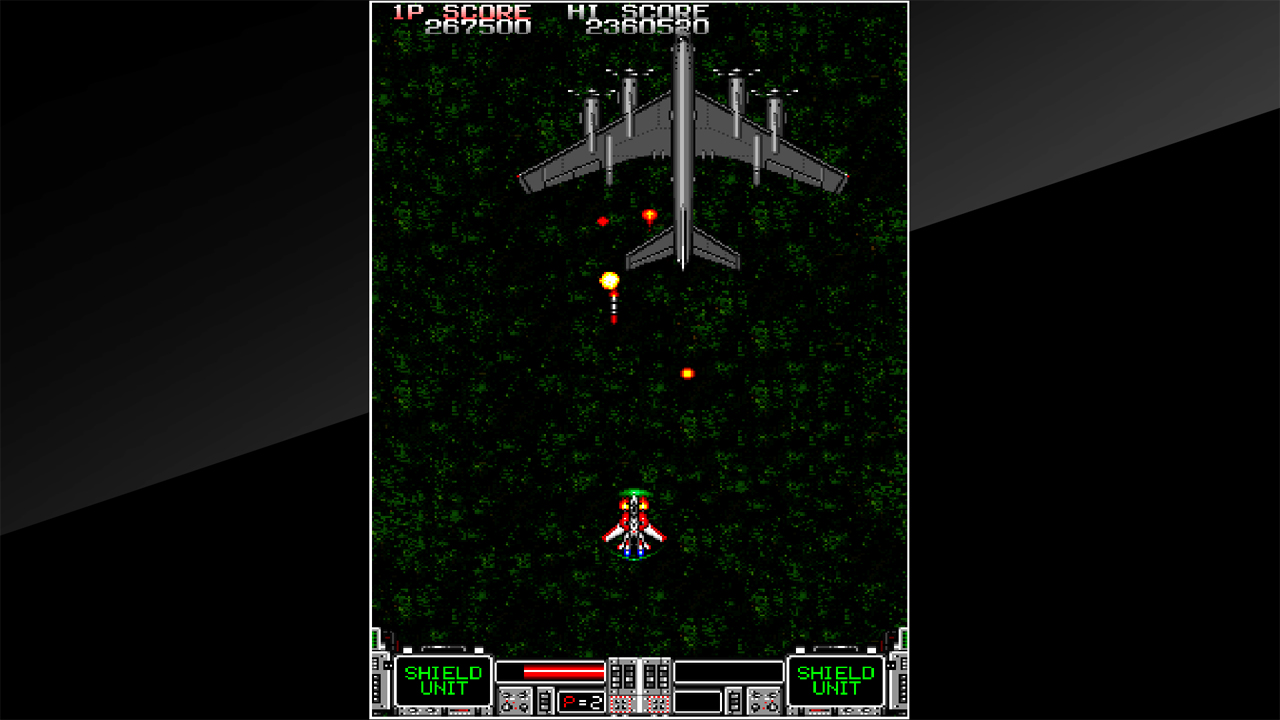The width and height of the screenshot is (1280, 720).
Task: Click the central vertical meter bank in HUD
Action: (x=640, y=678)
